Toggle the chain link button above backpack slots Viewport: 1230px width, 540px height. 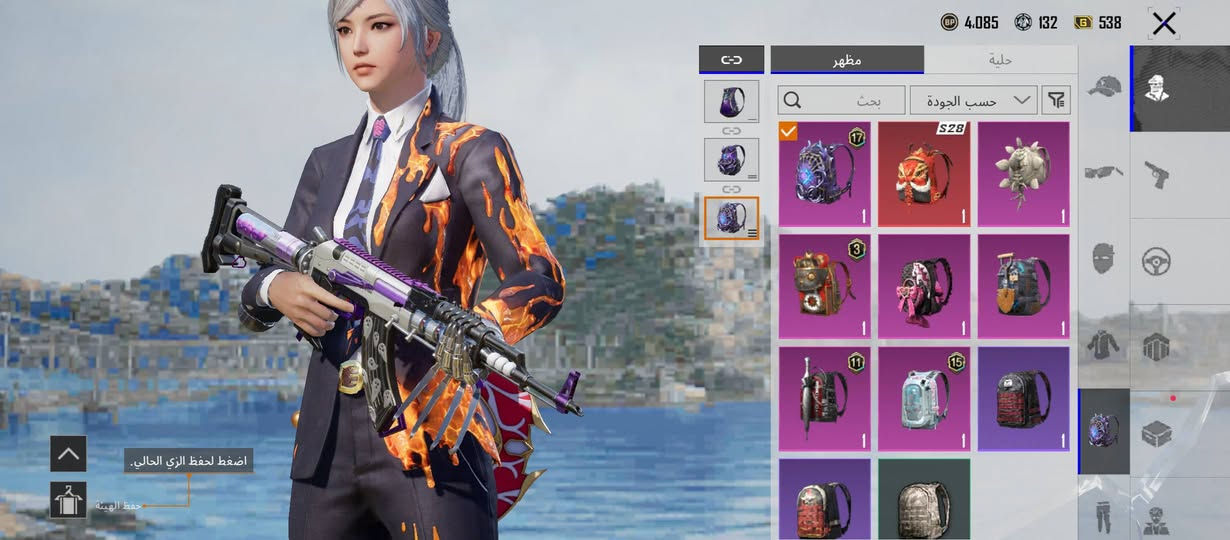[x=731, y=60]
